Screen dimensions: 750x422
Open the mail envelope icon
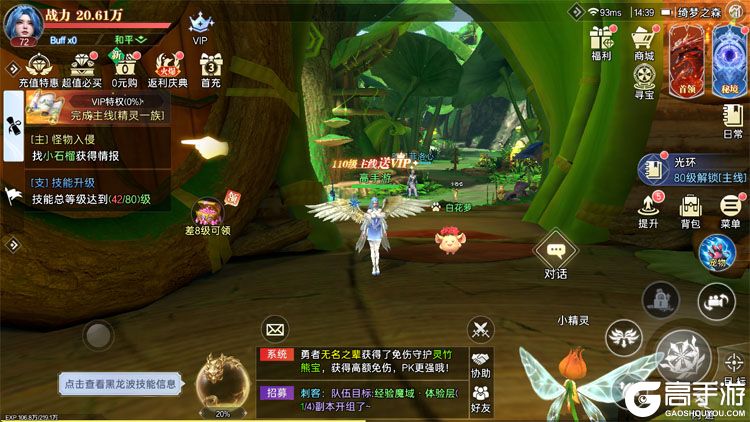276,327
